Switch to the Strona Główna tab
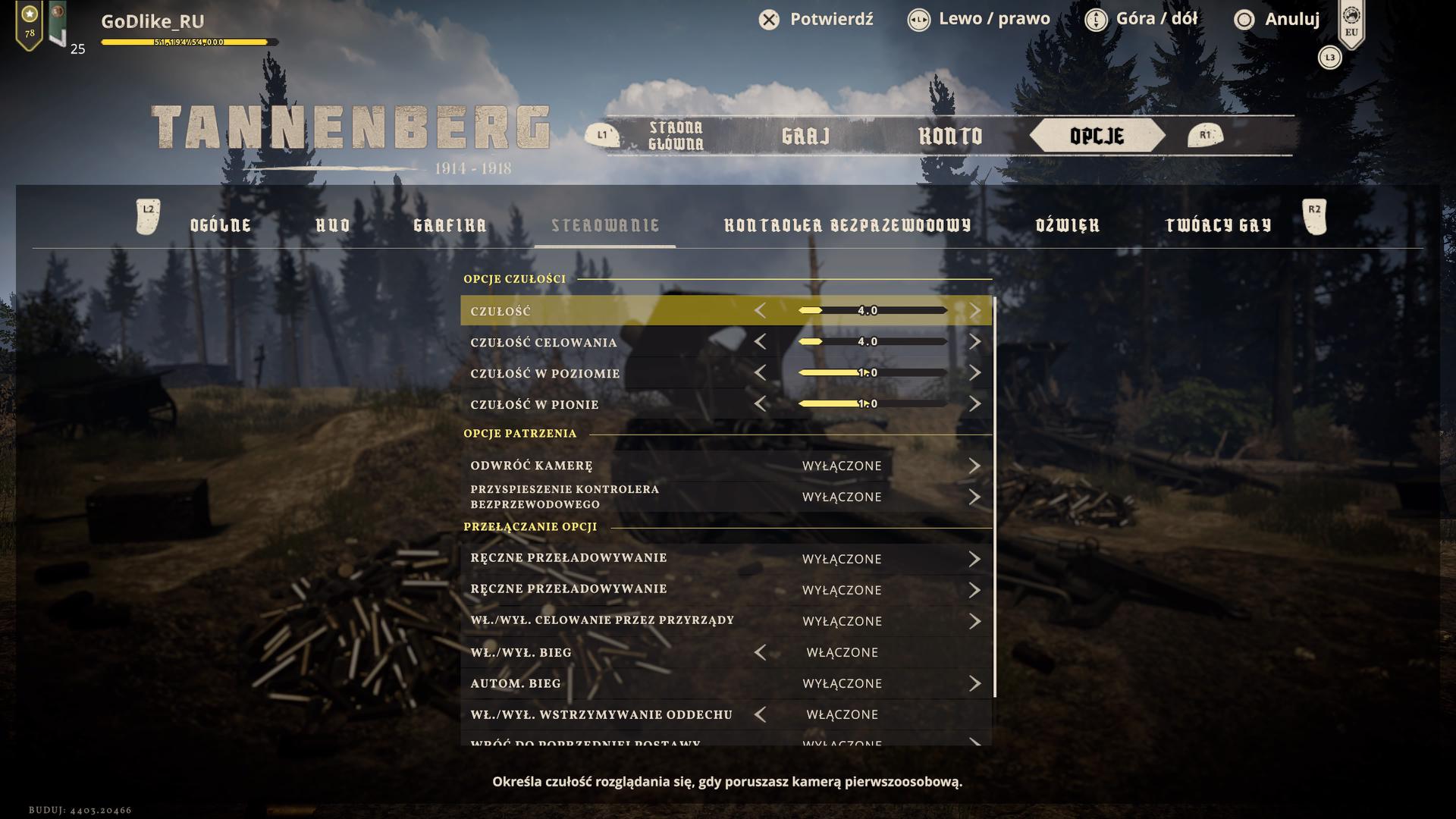The image size is (1456, 819). [676, 136]
